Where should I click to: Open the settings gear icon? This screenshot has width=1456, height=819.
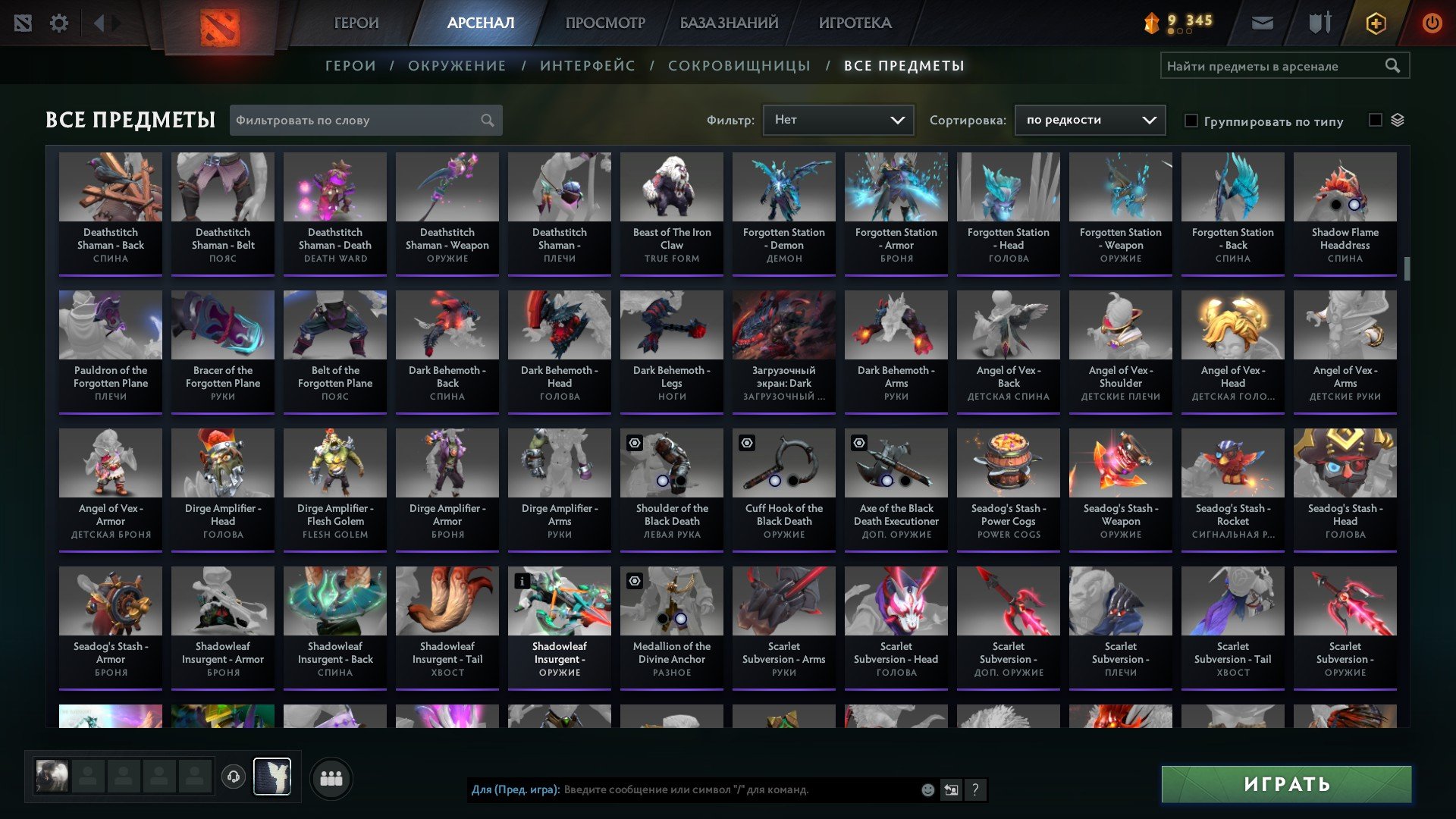pos(59,22)
